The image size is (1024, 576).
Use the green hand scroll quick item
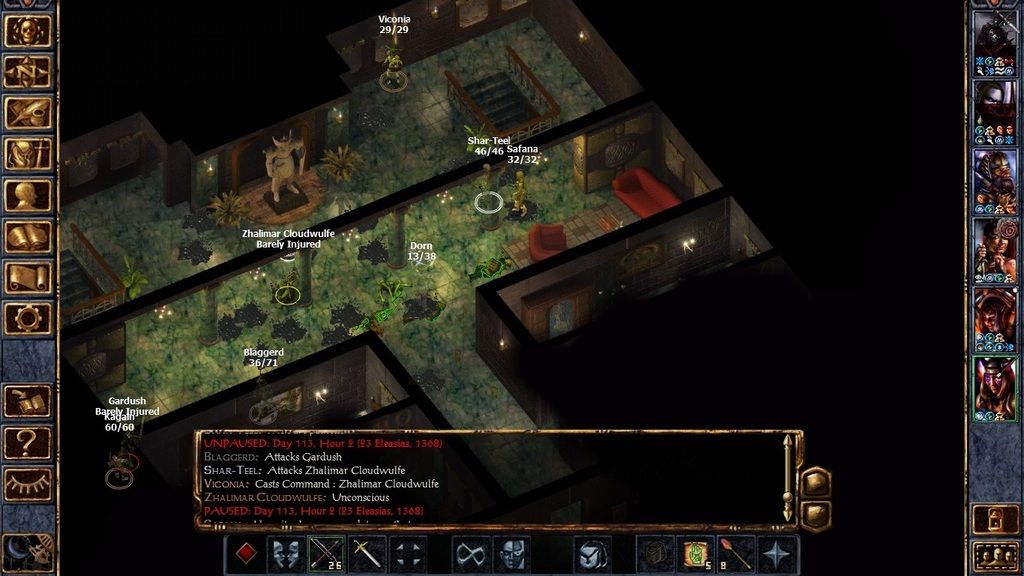click(x=695, y=554)
